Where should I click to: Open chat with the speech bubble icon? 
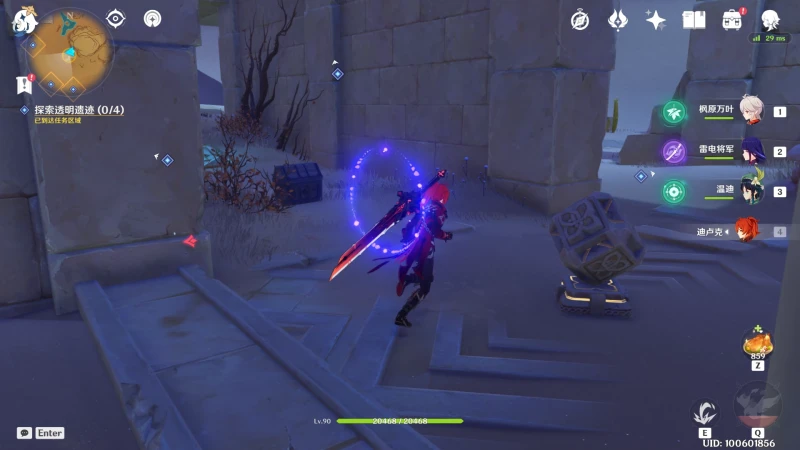coord(24,433)
